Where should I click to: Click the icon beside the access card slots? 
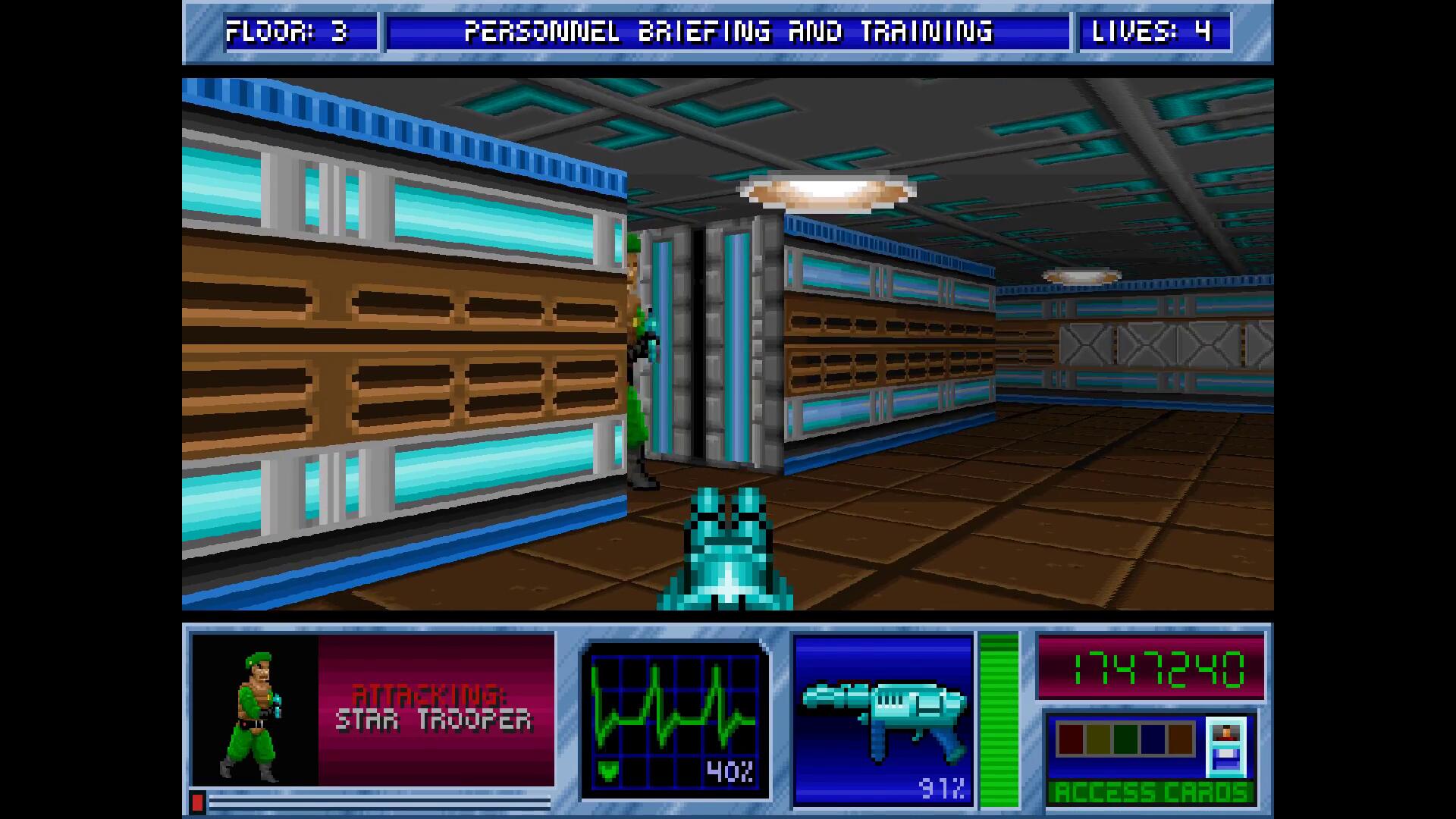(1225, 747)
